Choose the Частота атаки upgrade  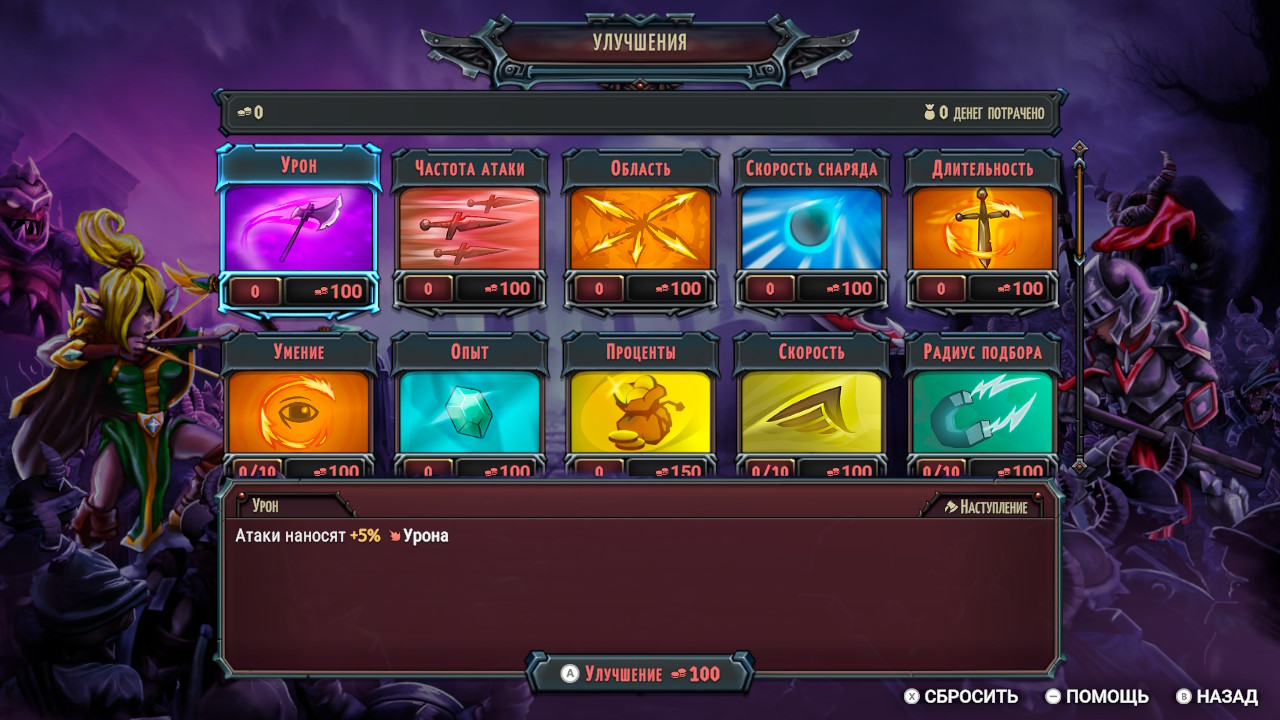[x=469, y=230]
